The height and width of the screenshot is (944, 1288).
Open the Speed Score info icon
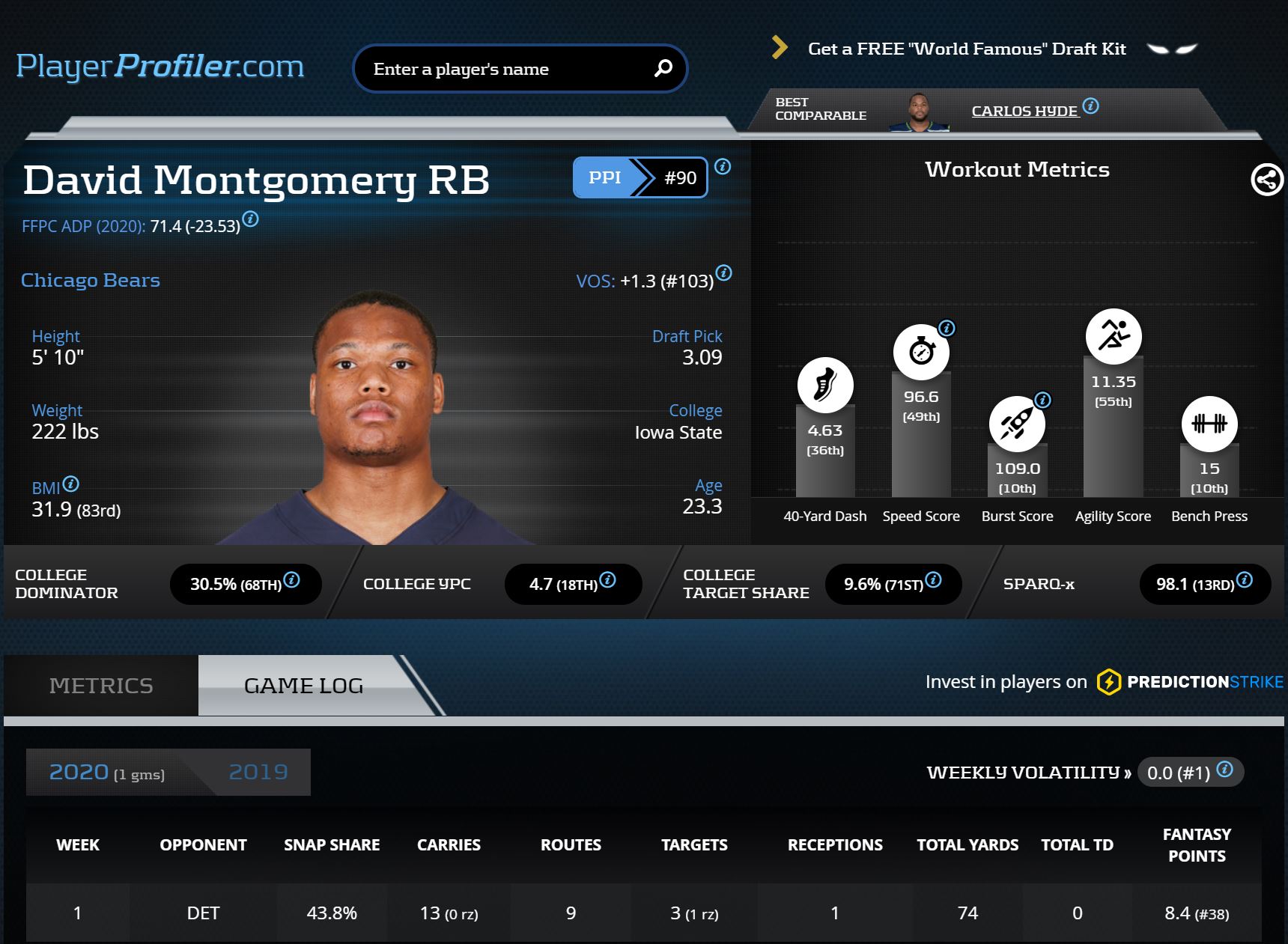click(x=947, y=328)
